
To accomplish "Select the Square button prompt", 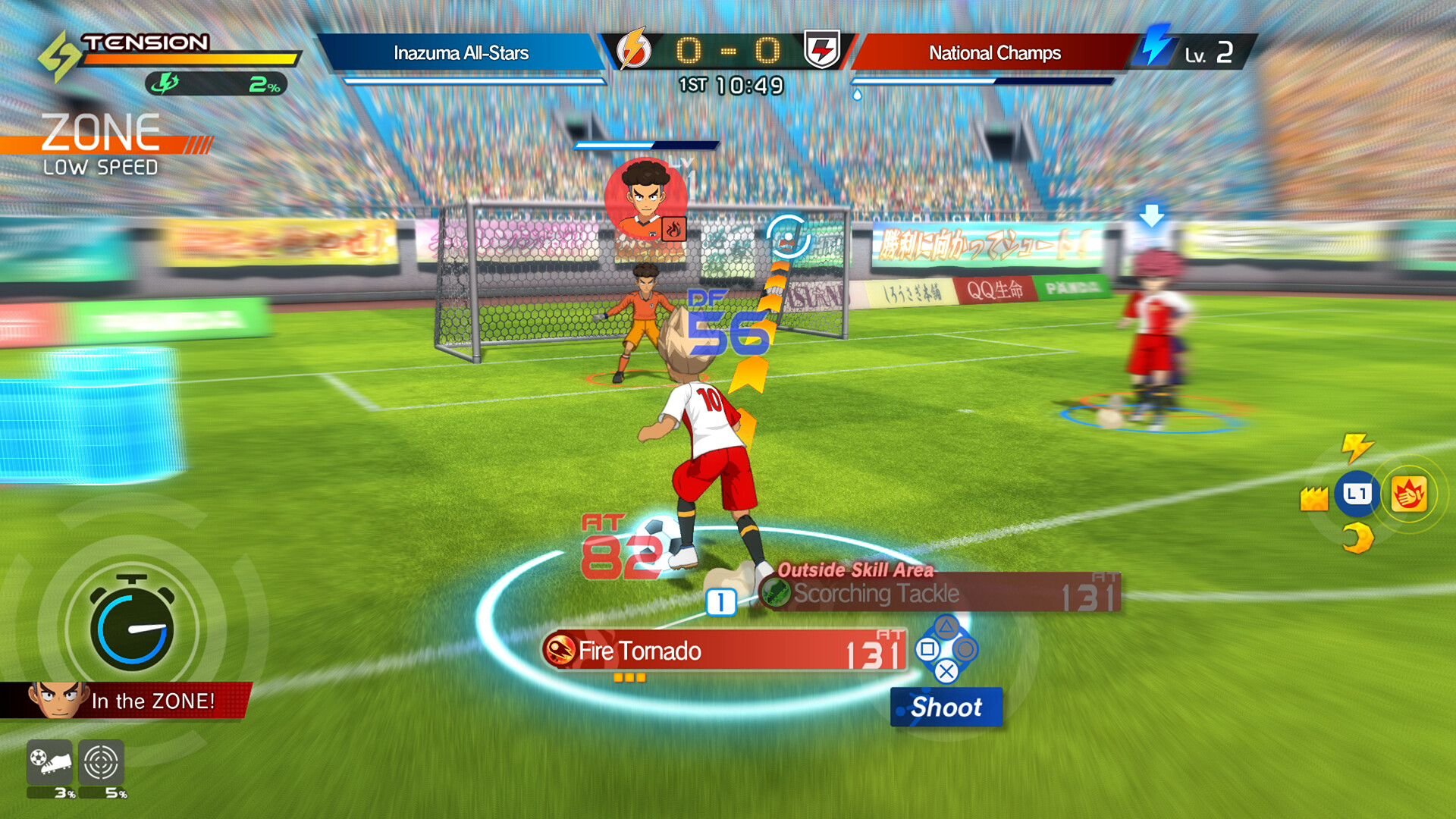I will 928,649.
